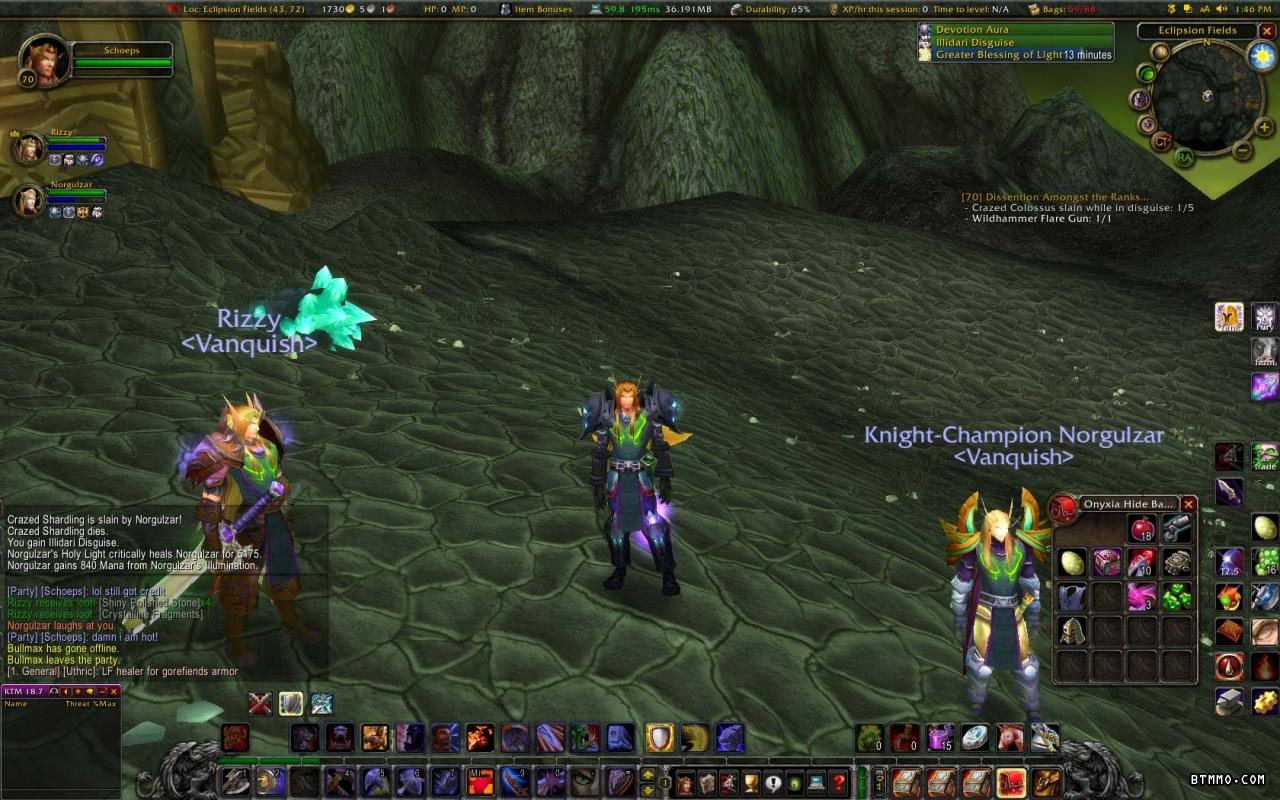Close the KTM threat meter window
1280x800 pixels.
point(114,691)
